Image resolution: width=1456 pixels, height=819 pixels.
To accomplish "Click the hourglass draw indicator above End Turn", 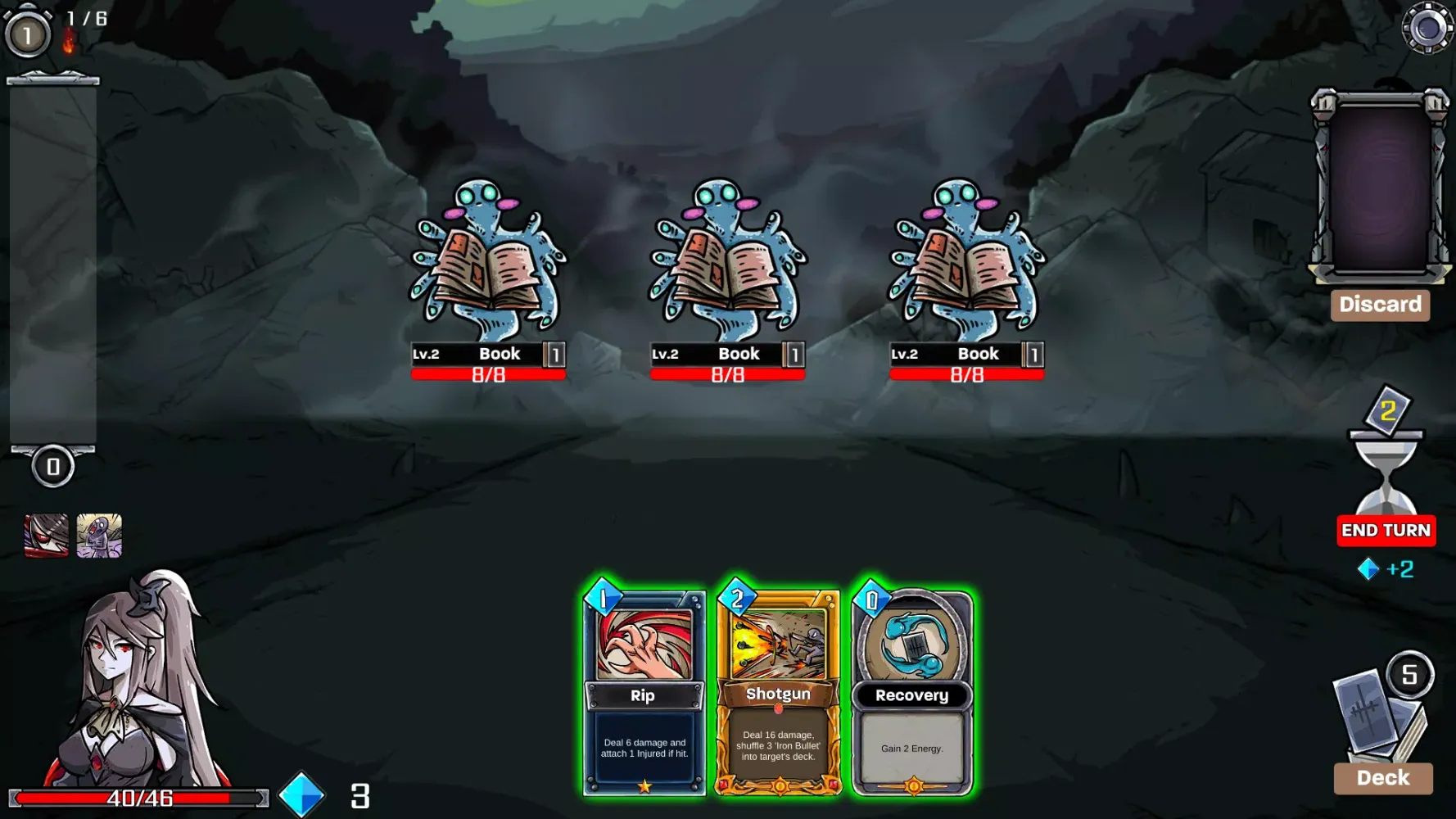I will tap(1386, 467).
